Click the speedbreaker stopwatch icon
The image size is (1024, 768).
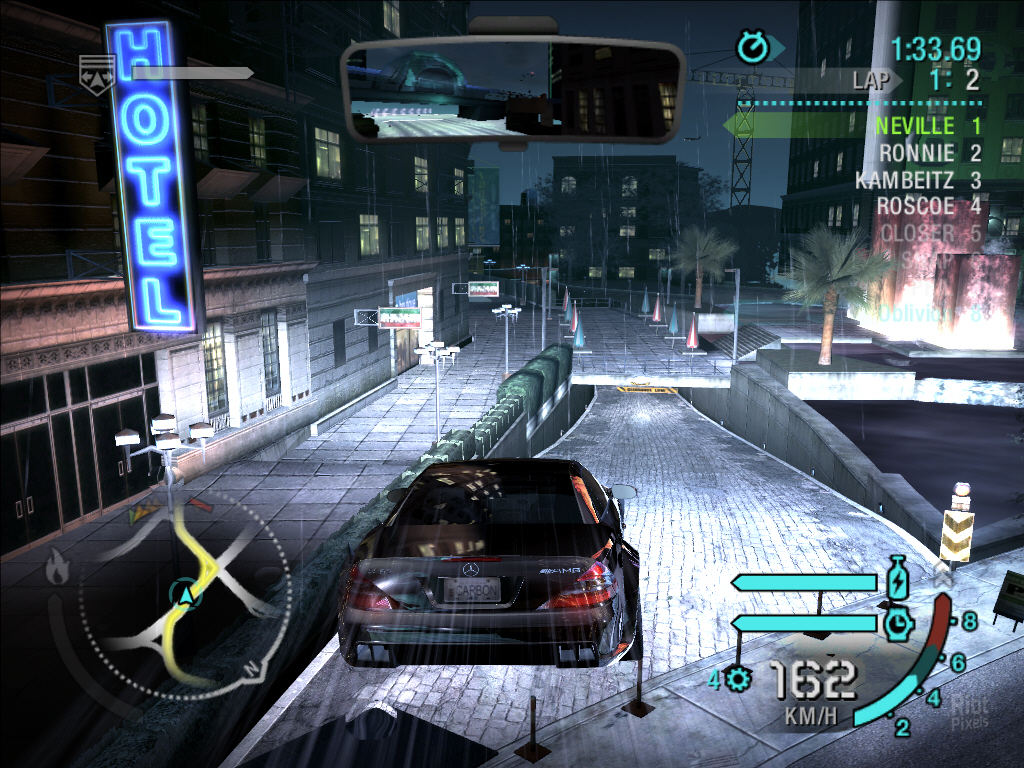(897, 624)
